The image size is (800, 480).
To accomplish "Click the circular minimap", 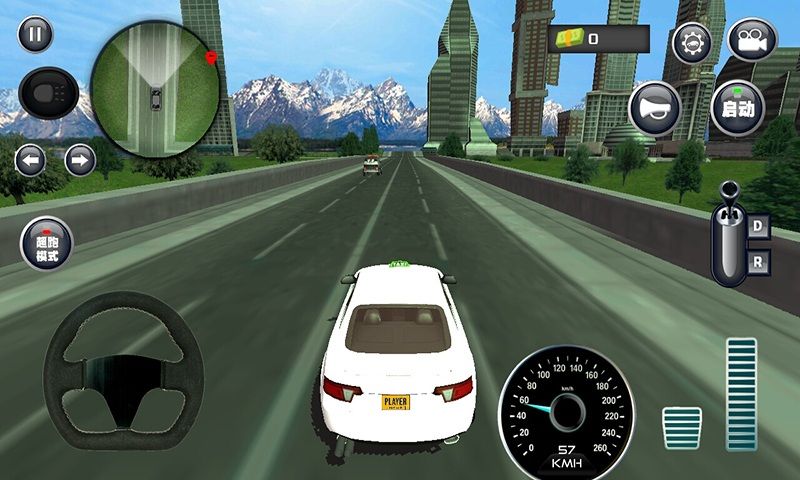I will [x=155, y=91].
